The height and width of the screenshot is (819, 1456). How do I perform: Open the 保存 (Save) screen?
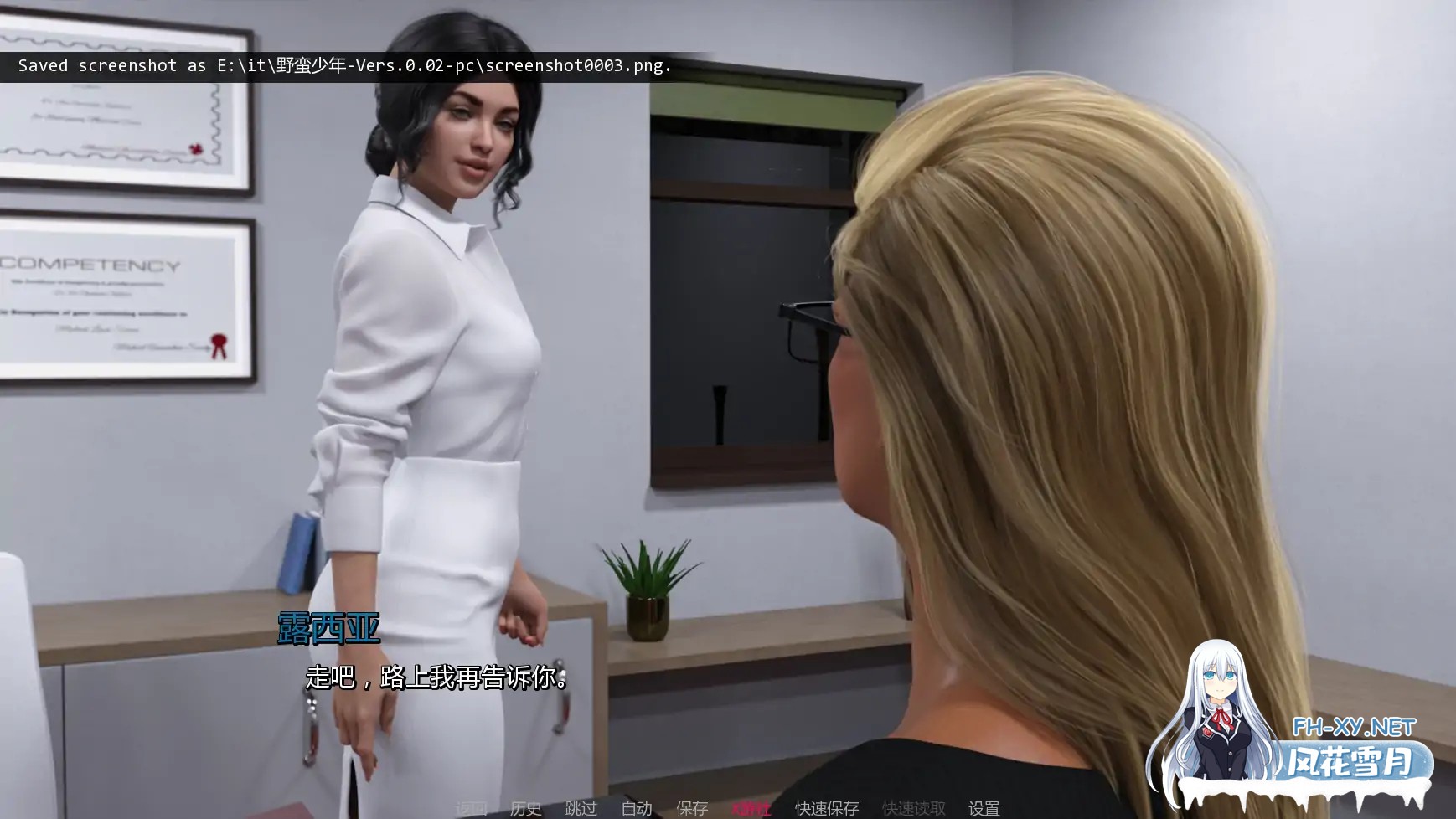pos(692,808)
